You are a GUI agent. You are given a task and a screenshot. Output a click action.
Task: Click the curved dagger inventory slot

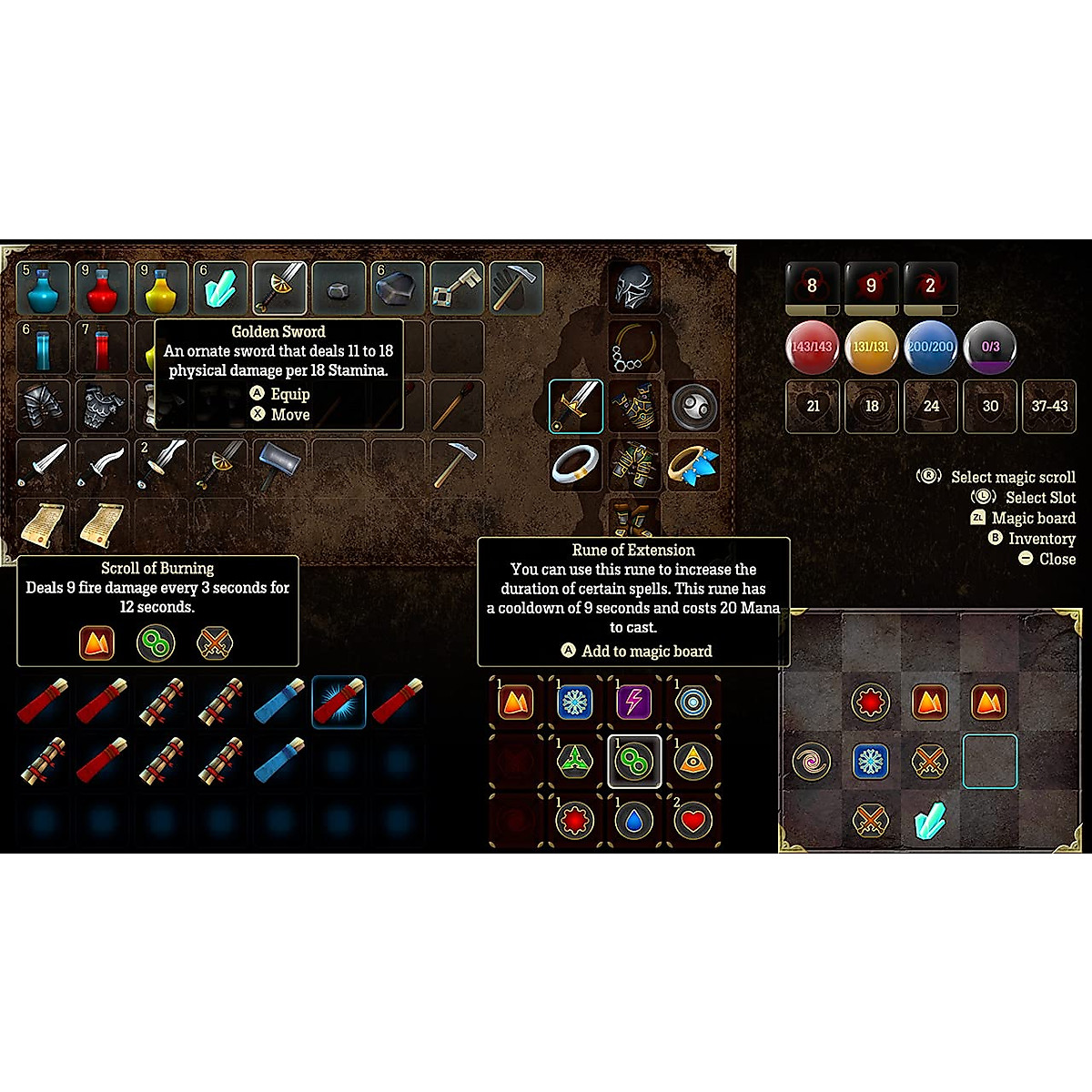pyautogui.click(x=102, y=465)
